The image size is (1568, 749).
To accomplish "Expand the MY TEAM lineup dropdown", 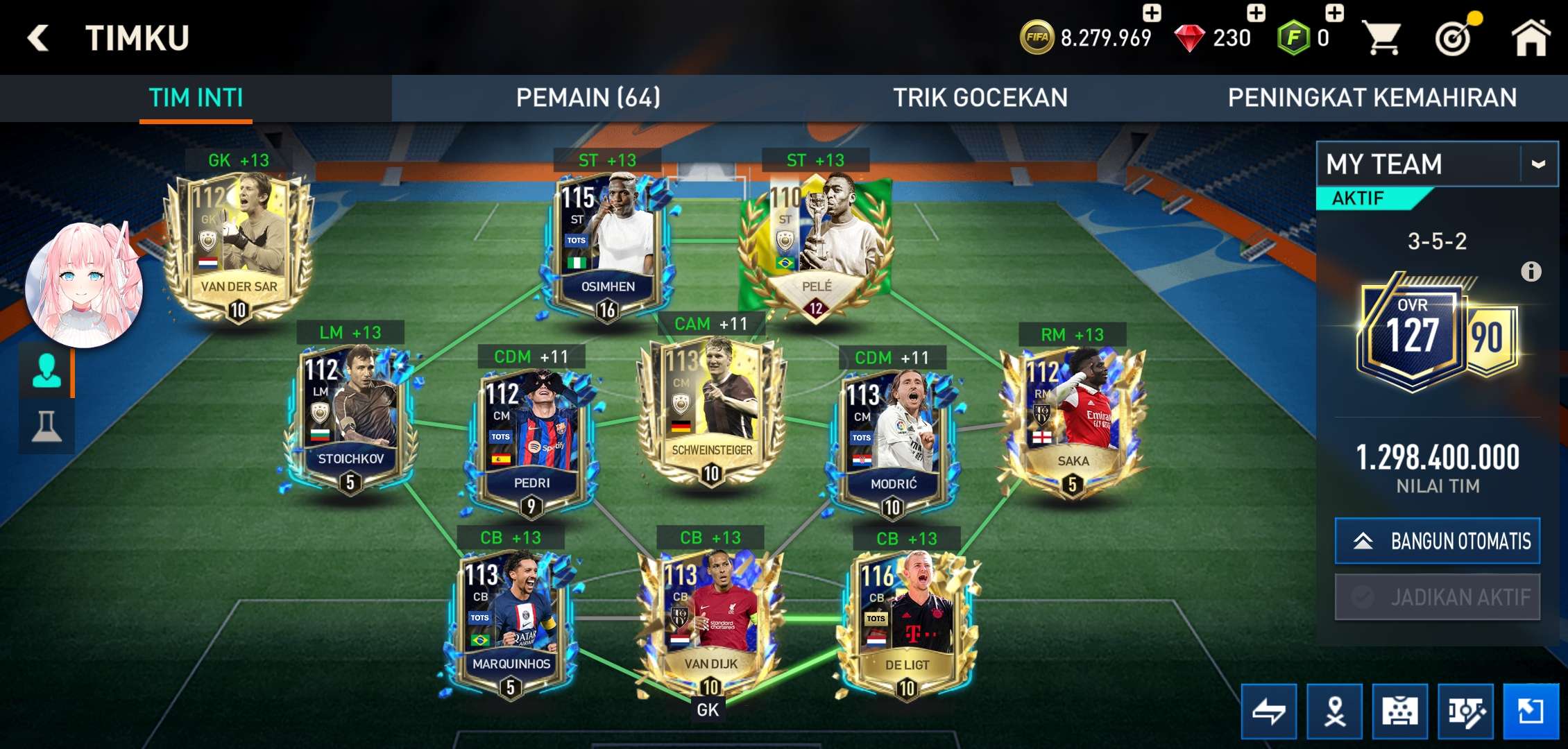I will tap(1537, 164).
